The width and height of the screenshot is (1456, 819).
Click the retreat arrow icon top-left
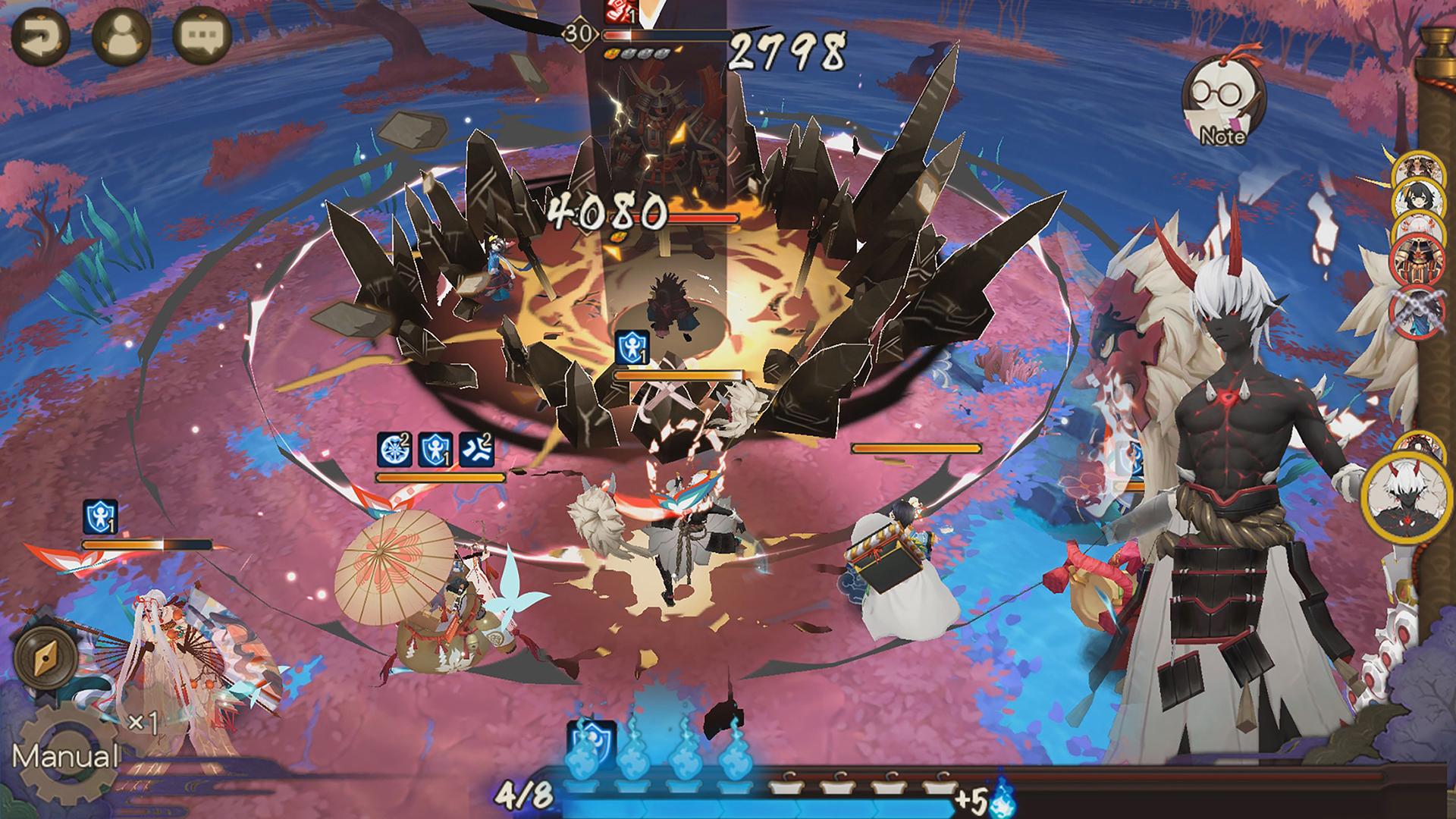tap(43, 36)
